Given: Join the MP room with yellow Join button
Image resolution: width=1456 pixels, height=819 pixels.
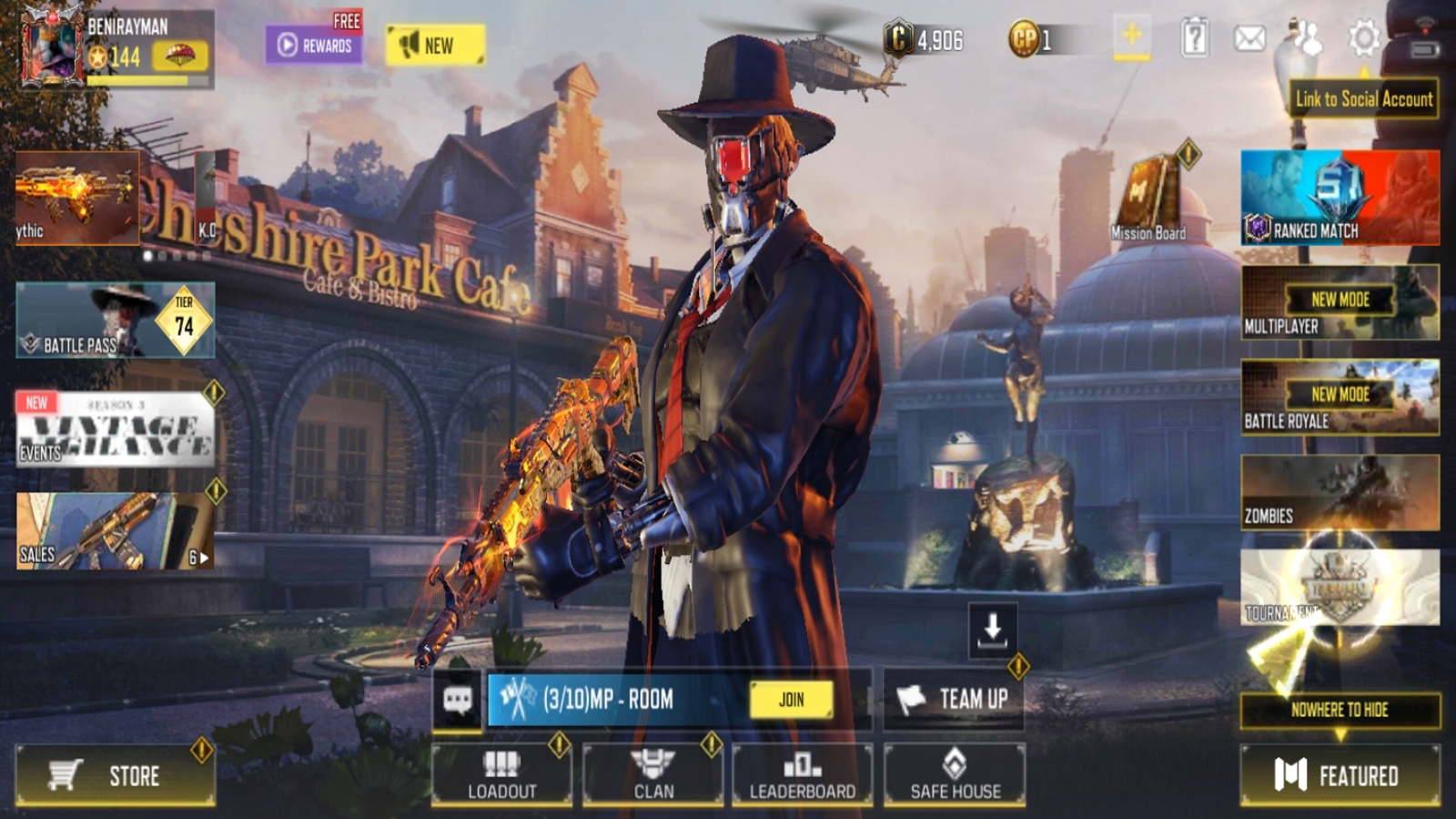Looking at the screenshot, I should pos(791,699).
